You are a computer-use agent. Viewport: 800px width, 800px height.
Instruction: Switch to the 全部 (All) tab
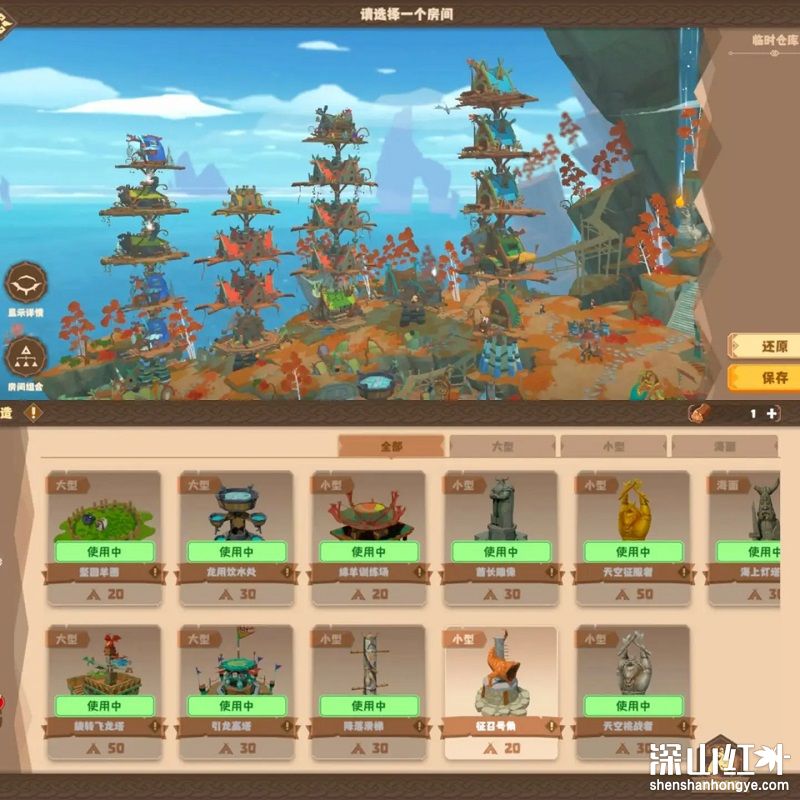point(391,446)
